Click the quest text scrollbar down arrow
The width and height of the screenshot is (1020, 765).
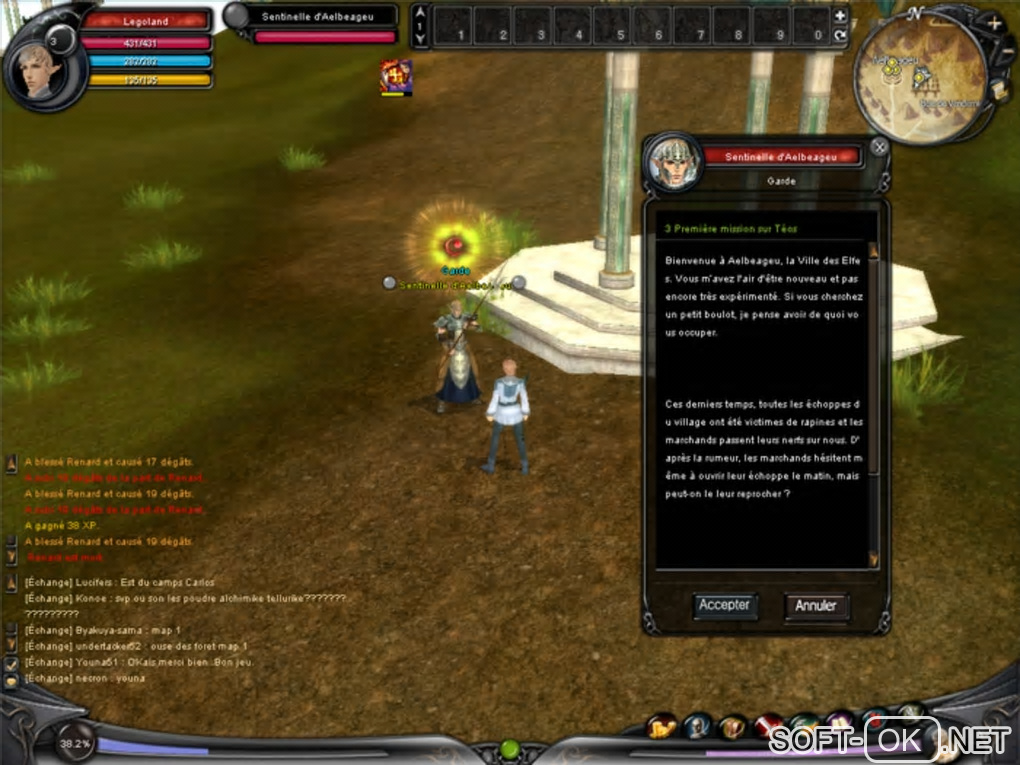873,559
